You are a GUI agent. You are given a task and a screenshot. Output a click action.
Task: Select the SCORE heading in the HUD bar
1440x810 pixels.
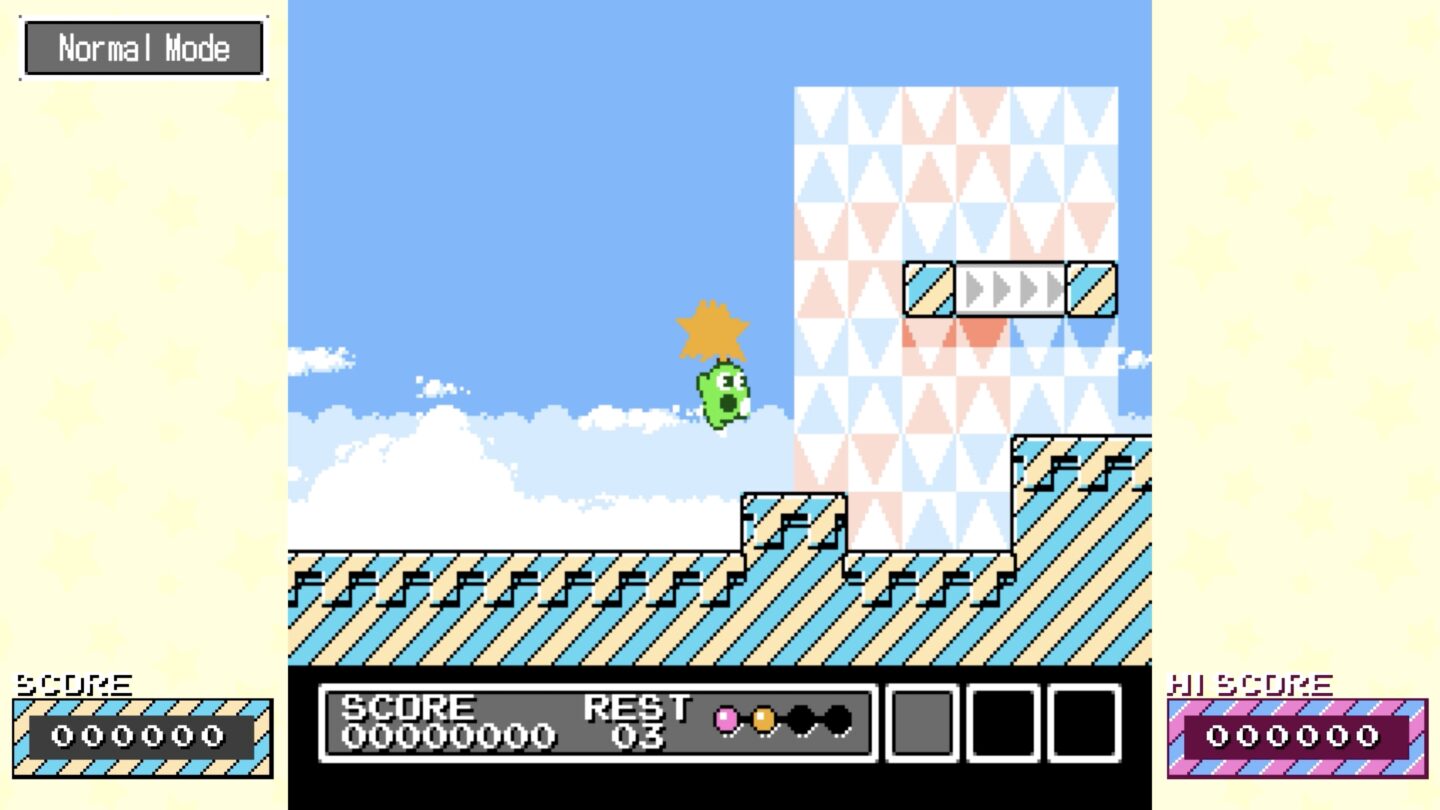(406, 706)
